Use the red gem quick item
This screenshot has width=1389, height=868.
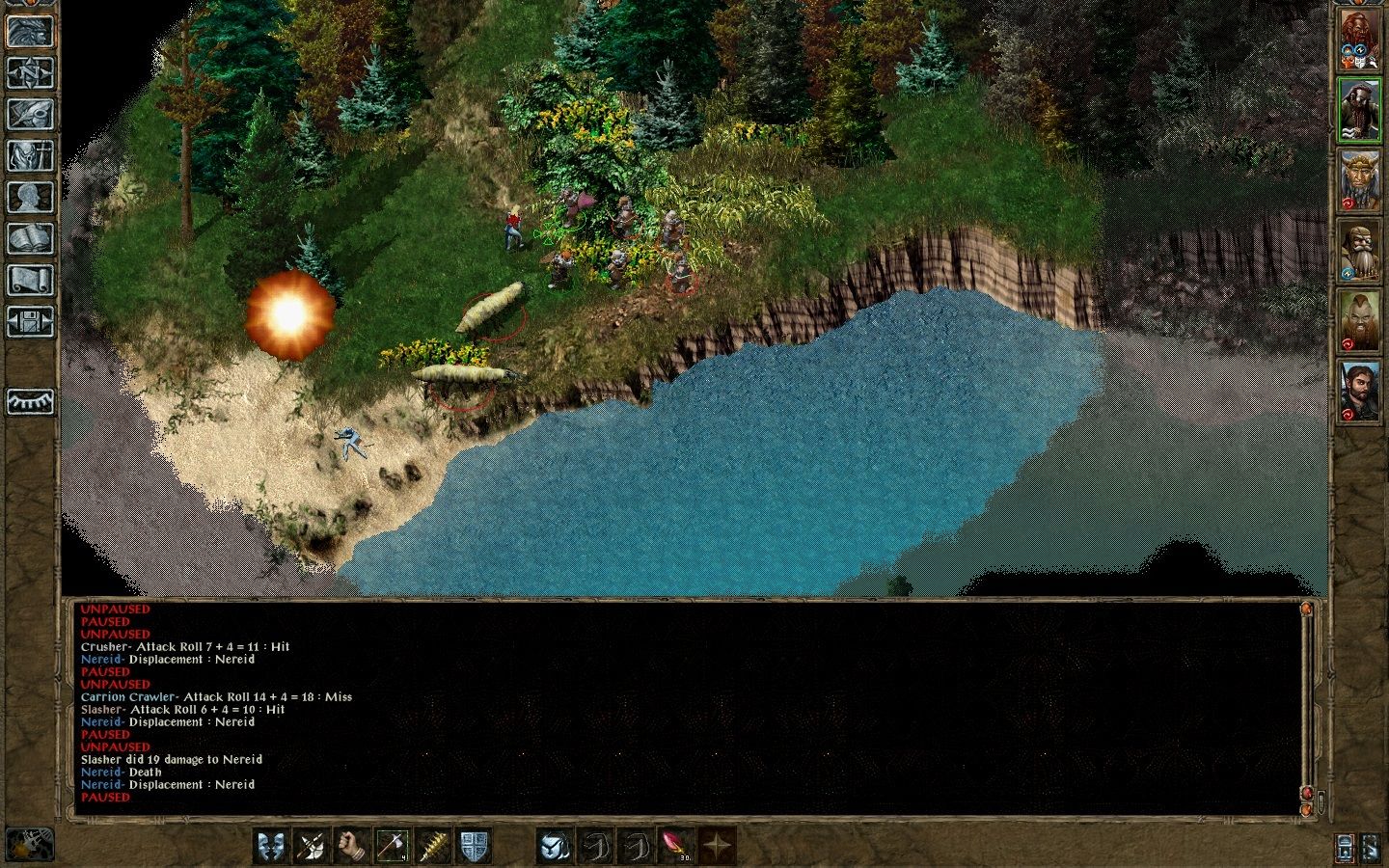675,846
